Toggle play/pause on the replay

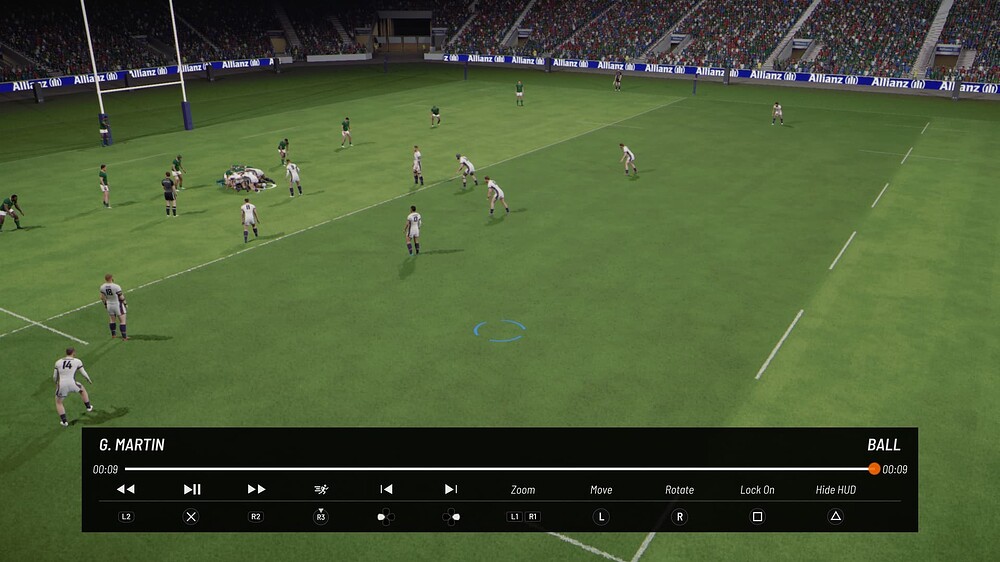coord(192,489)
